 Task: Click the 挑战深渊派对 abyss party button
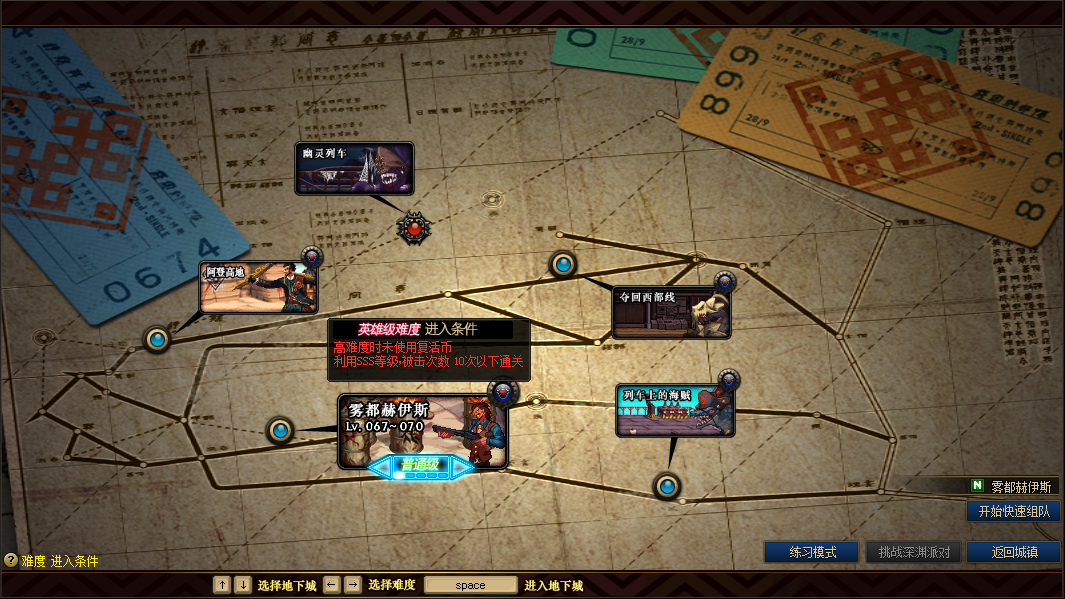point(913,552)
